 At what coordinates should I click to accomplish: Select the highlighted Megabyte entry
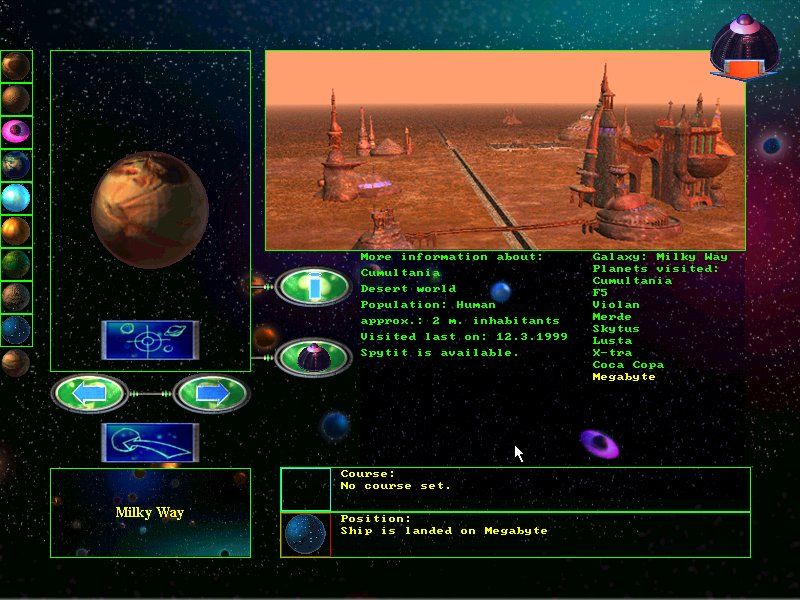click(624, 377)
